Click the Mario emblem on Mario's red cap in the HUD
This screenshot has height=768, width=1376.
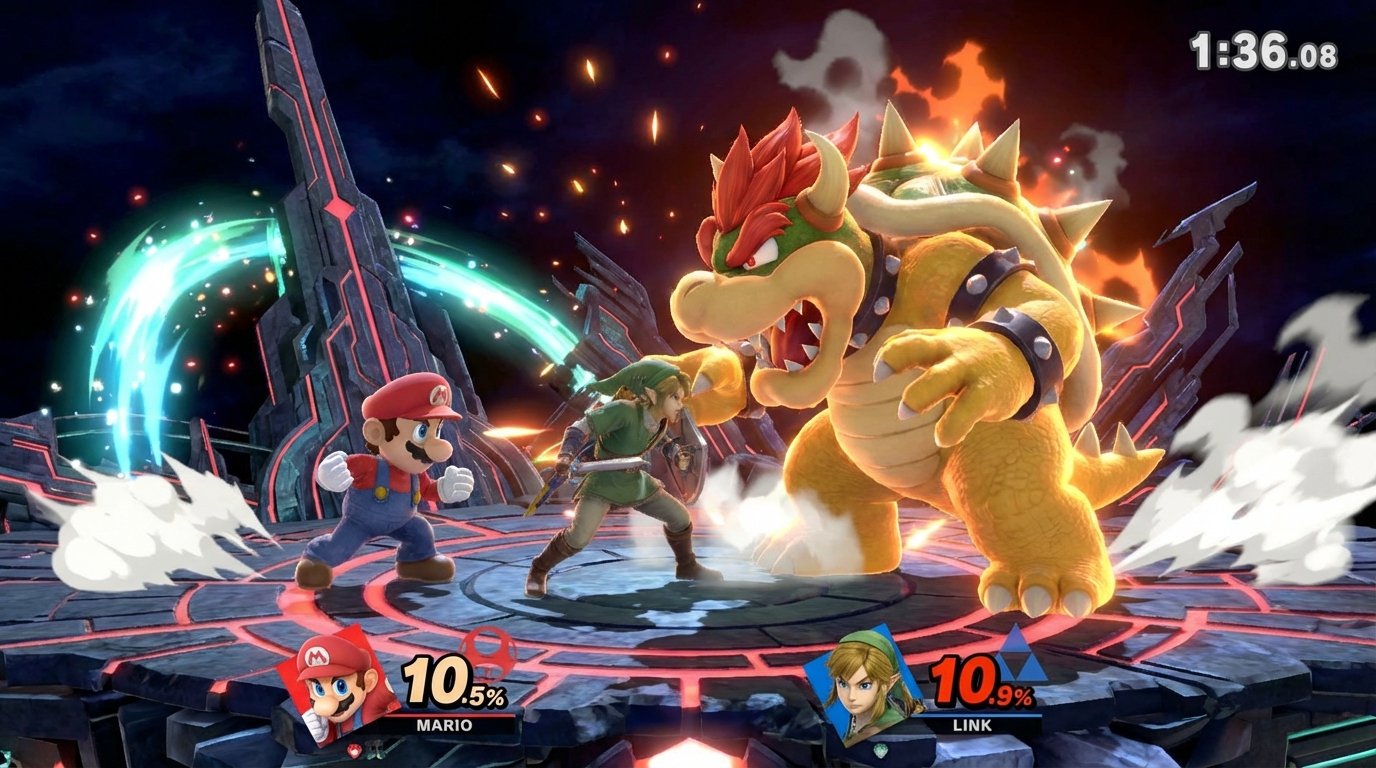pos(317,657)
